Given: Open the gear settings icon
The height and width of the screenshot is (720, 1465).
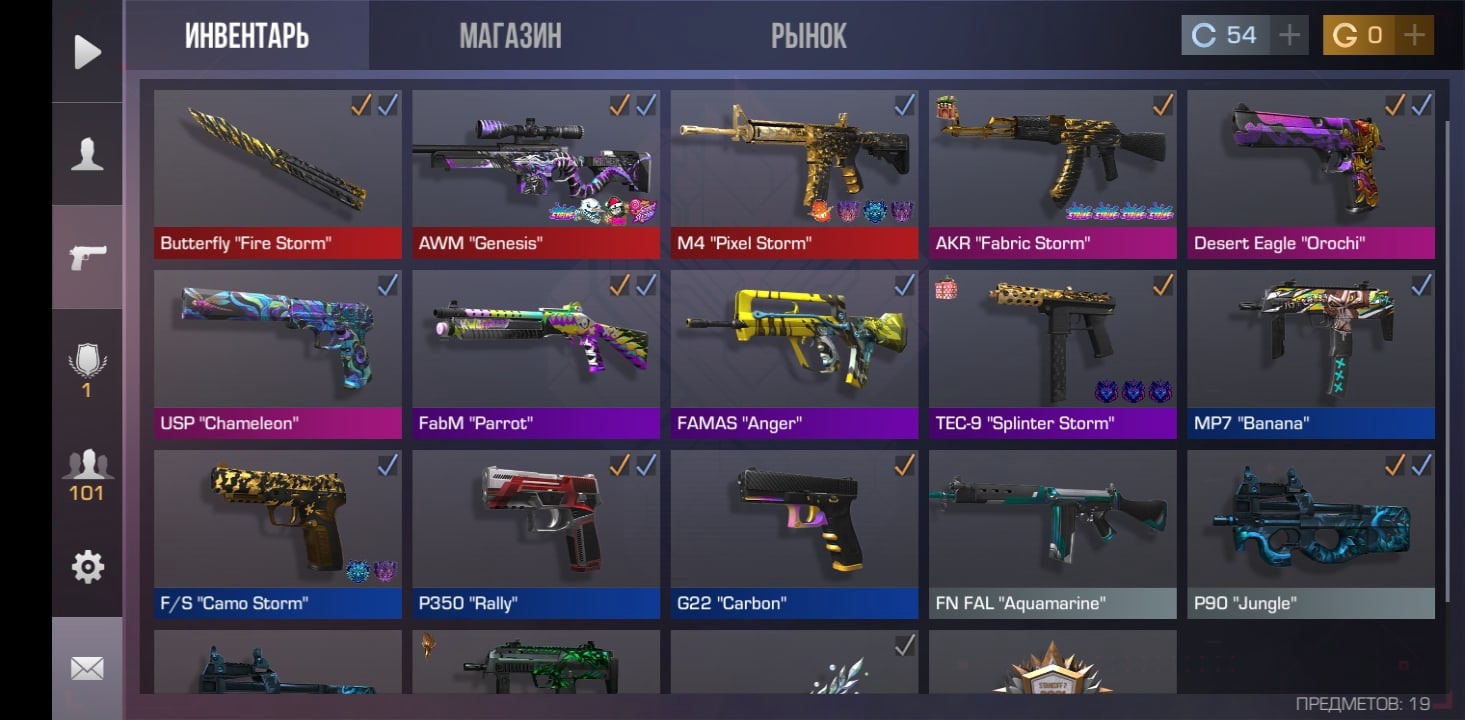Looking at the screenshot, I should [87, 567].
